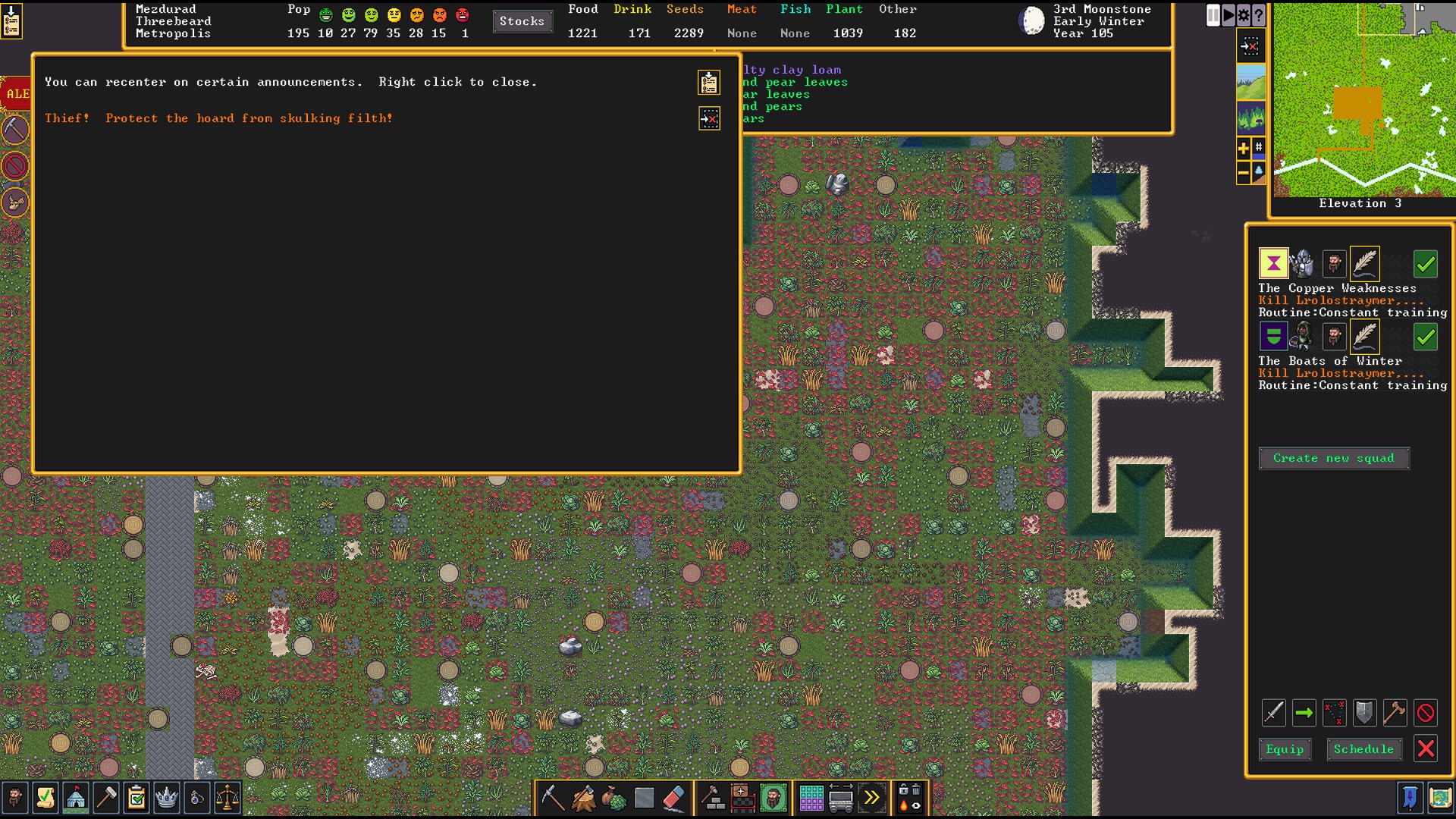Go down one elevation with minus button
The image size is (1456, 819).
[x=1244, y=173]
